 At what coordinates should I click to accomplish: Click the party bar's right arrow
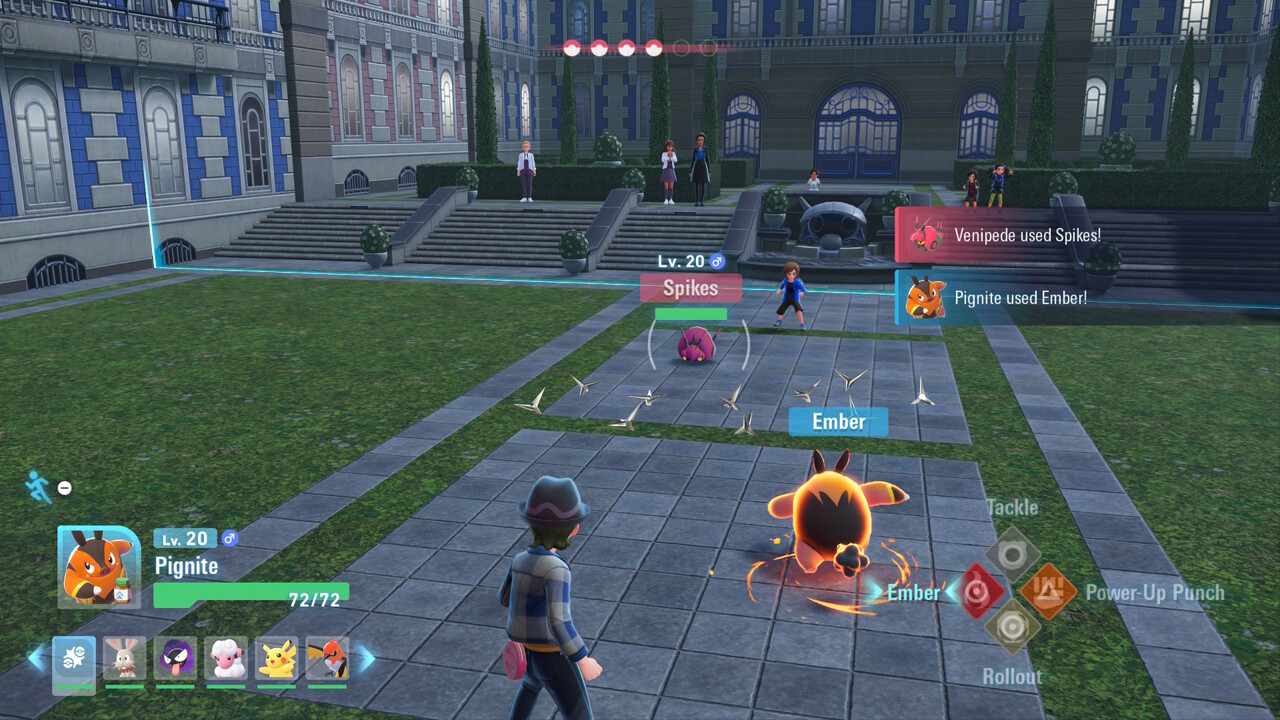[x=366, y=658]
